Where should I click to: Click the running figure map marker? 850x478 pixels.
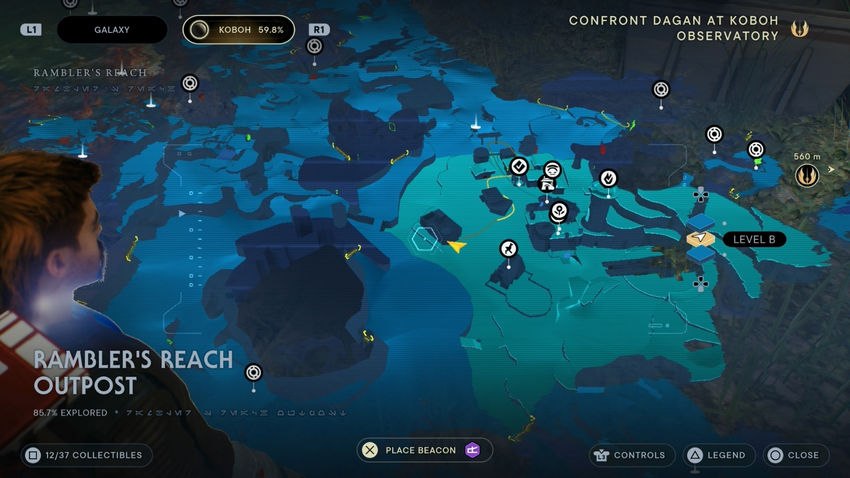(x=509, y=248)
